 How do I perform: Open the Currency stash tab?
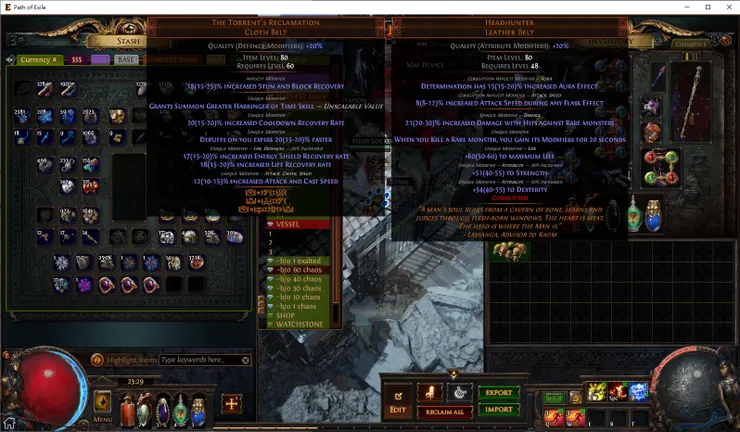pyautogui.click(x=37, y=60)
